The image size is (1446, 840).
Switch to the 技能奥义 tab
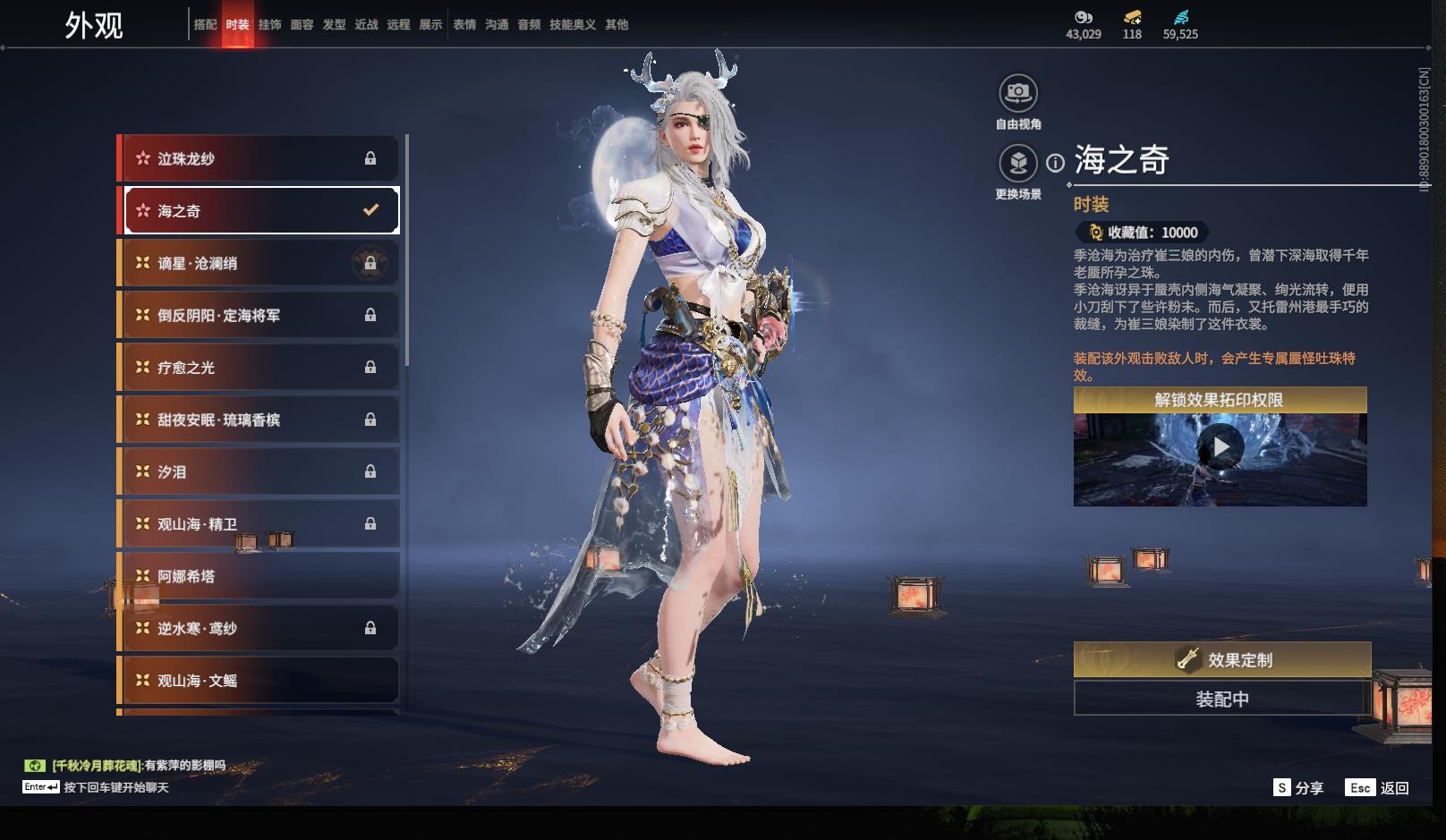pos(572,25)
